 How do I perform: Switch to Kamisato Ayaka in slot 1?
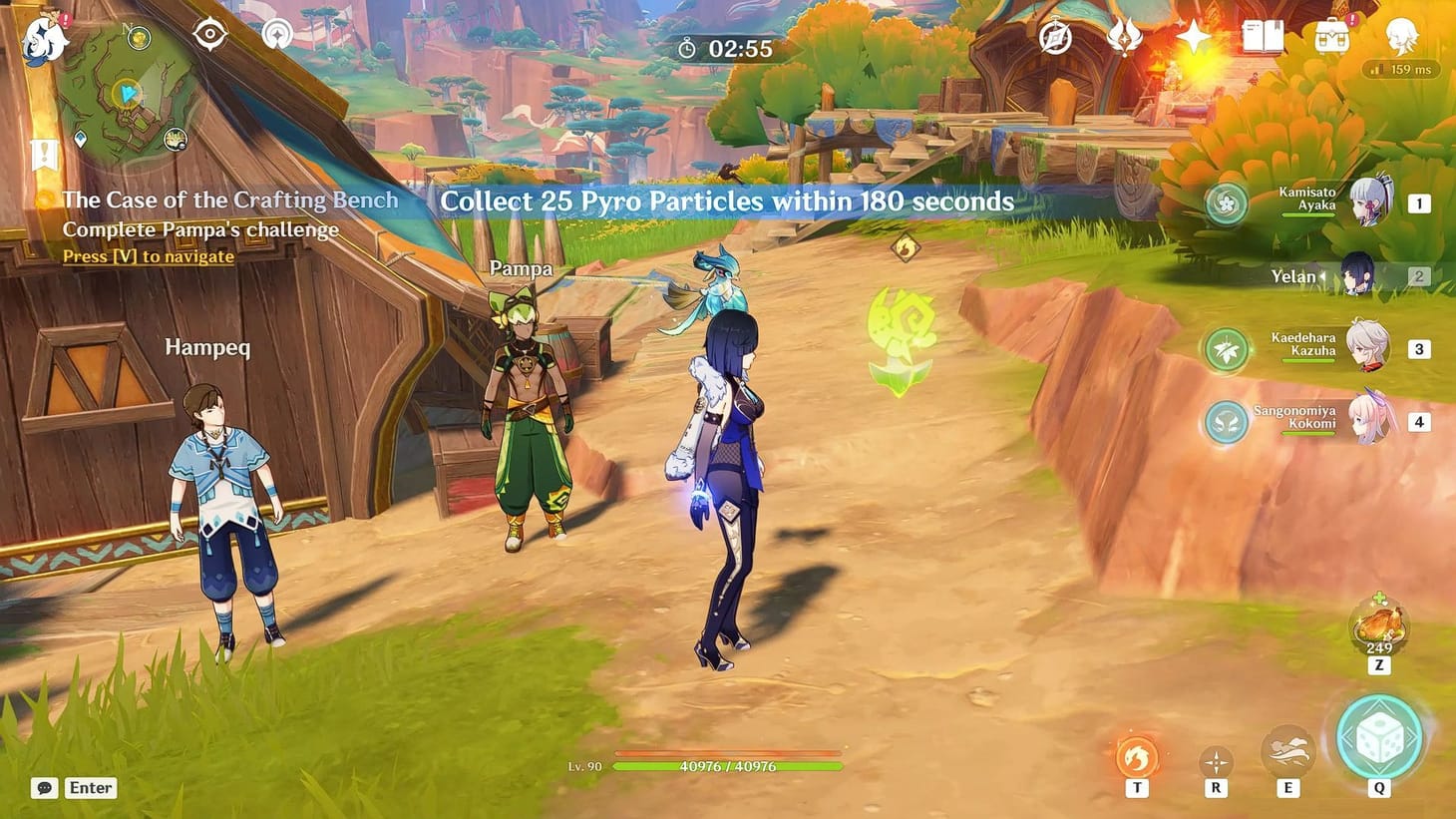[1368, 203]
